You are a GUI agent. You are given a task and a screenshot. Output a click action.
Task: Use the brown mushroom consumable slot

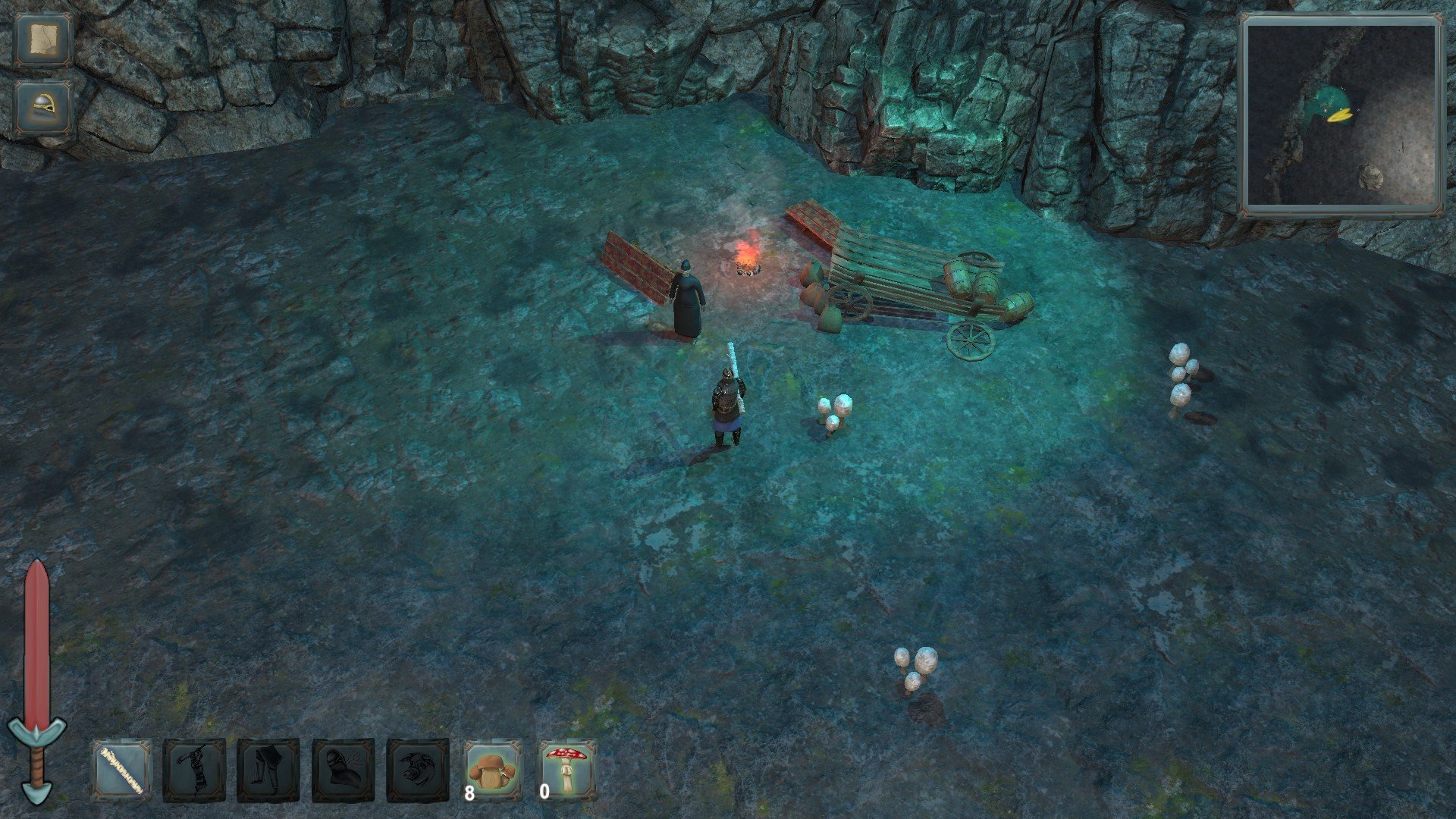pos(493,770)
